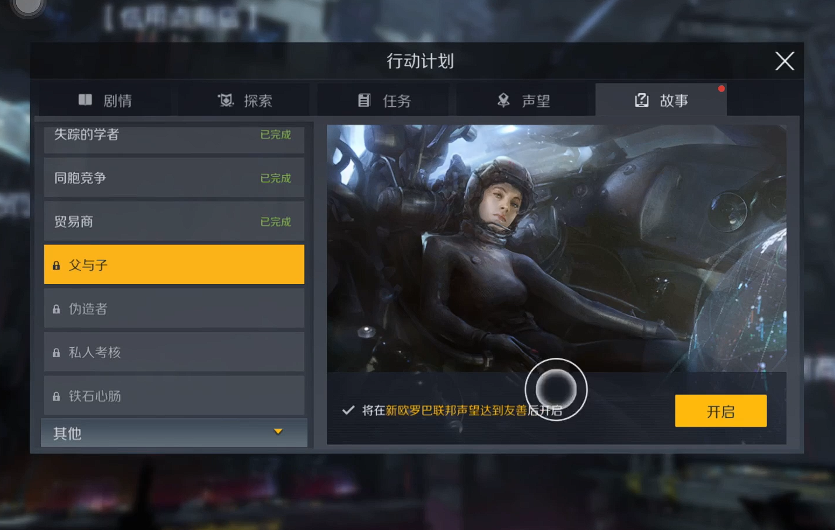835x530 pixels.
Task: Show the 任务 tab
Action: tap(384, 101)
